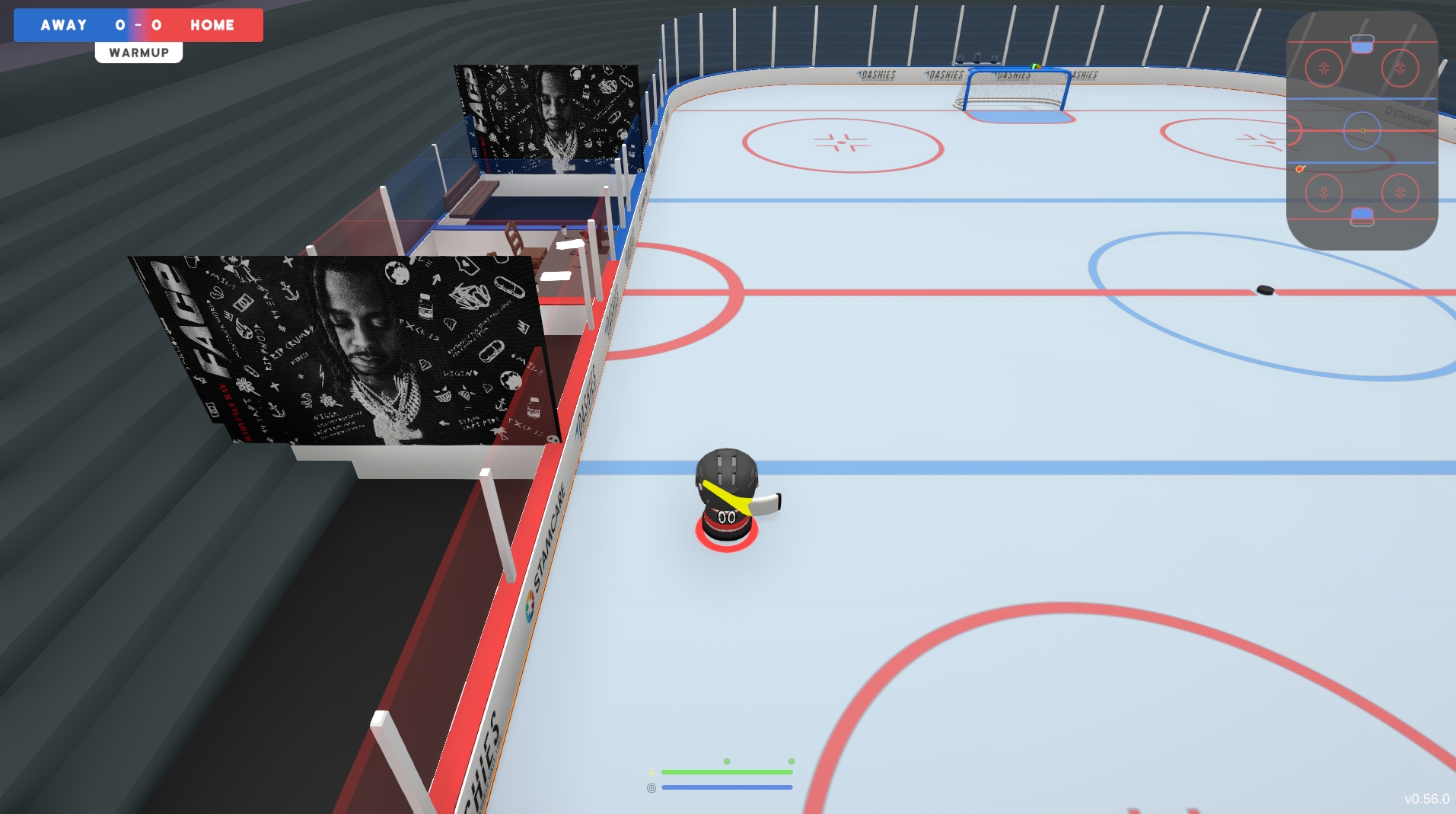Click the lightning stamina icon
The height and width of the screenshot is (814, 1456).
(651, 772)
